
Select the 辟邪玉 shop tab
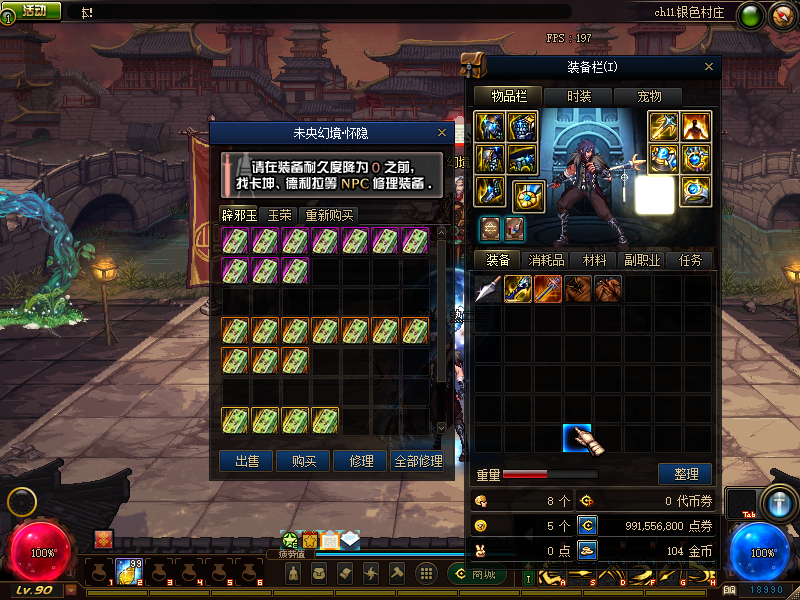point(239,215)
